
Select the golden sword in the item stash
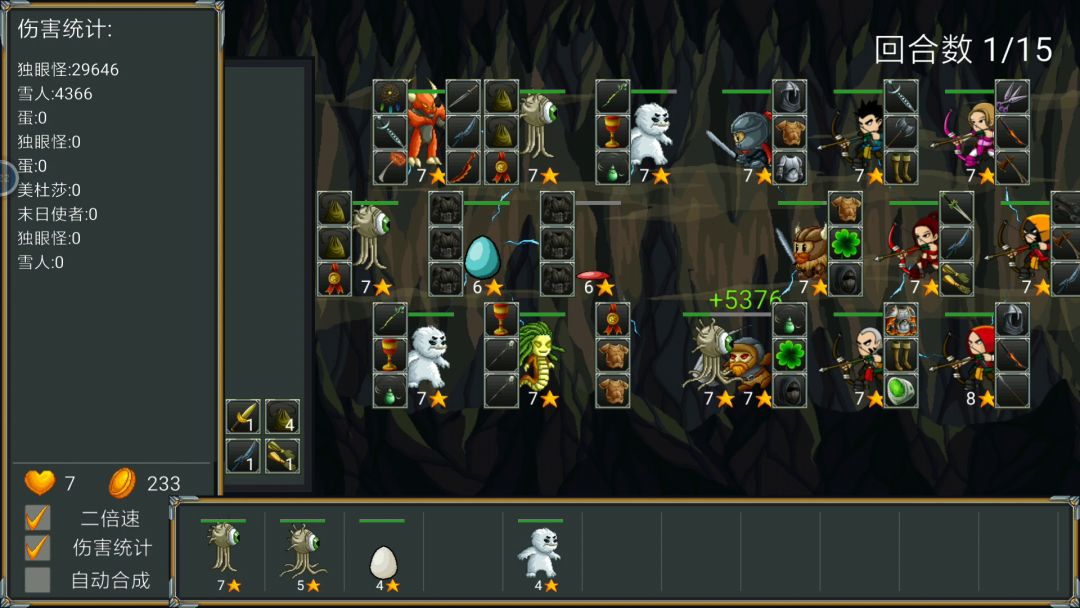(x=243, y=417)
